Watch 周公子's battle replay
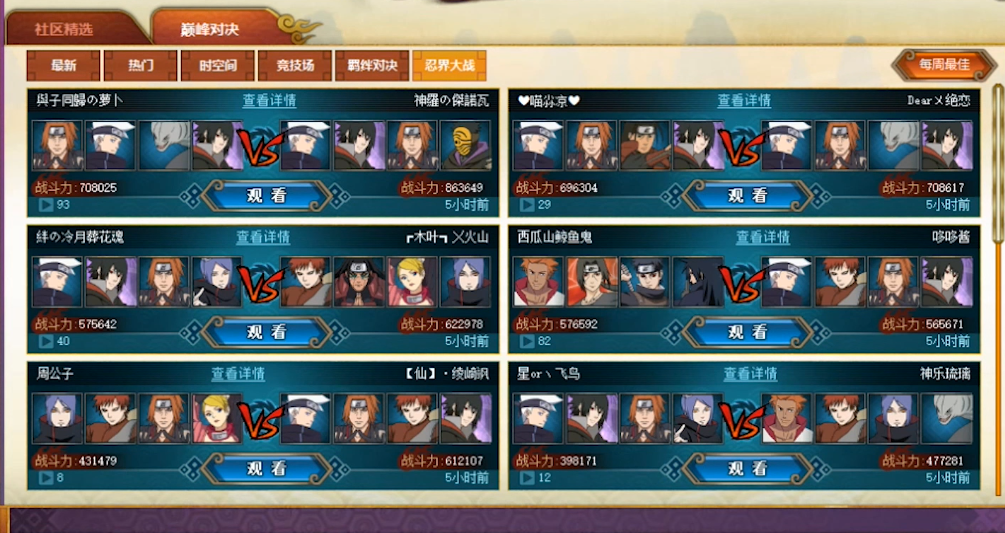This screenshot has height=533, width=1005. (266, 468)
